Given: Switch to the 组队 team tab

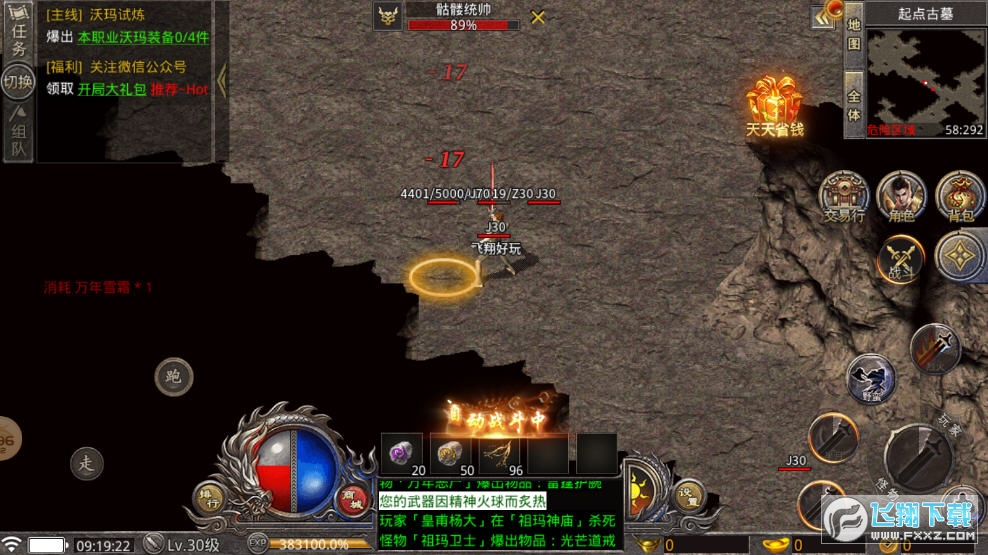Looking at the screenshot, I should pyautogui.click(x=18, y=134).
